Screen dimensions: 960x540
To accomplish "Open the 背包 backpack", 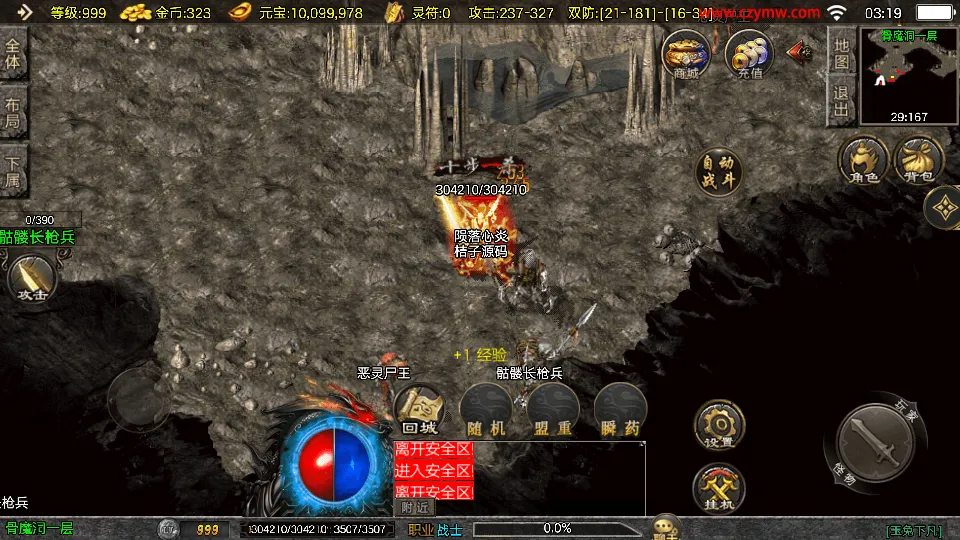I will point(917,161).
